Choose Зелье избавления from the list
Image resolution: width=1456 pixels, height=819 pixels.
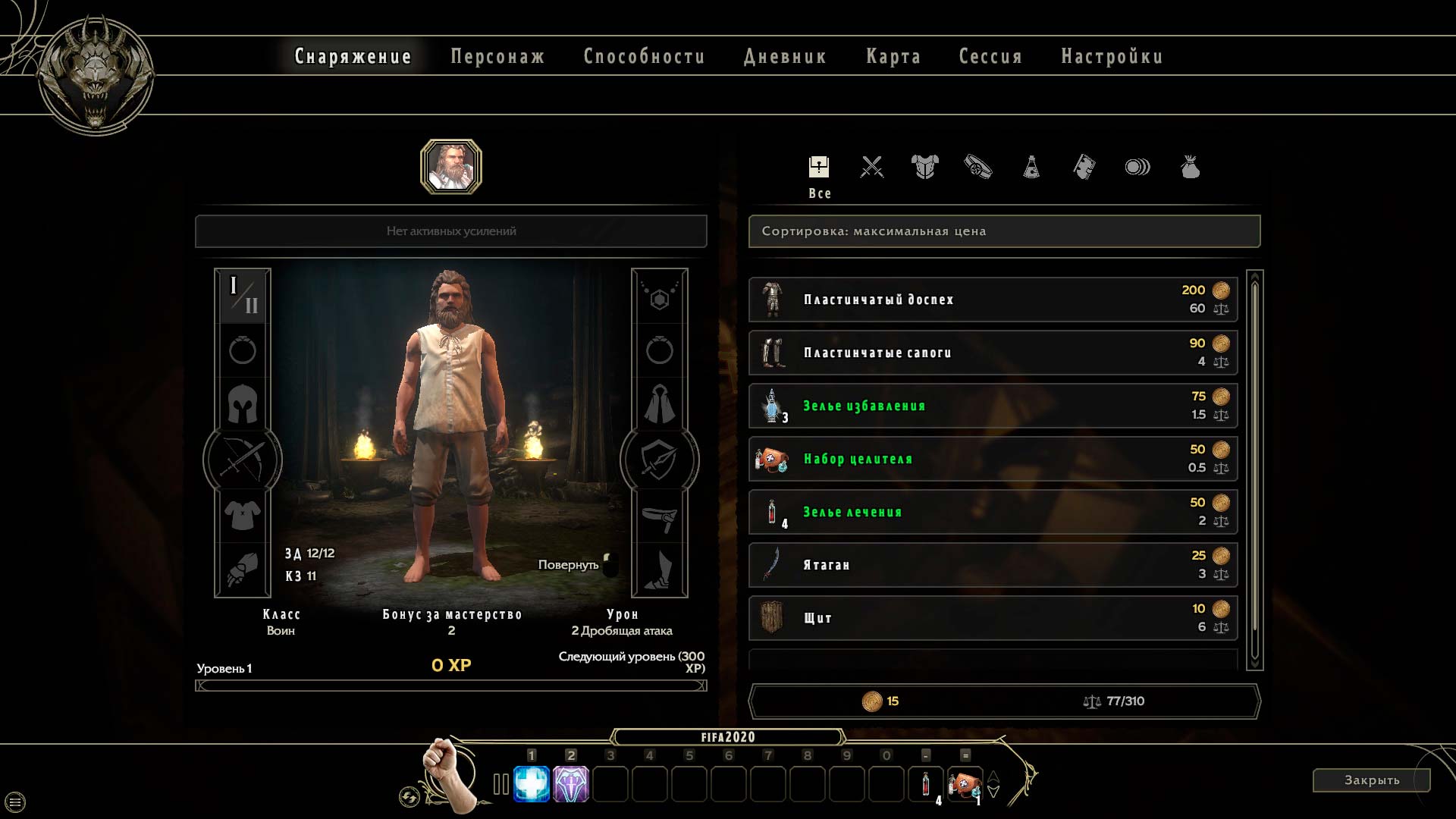pyautogui.click(x=992, y=406)
